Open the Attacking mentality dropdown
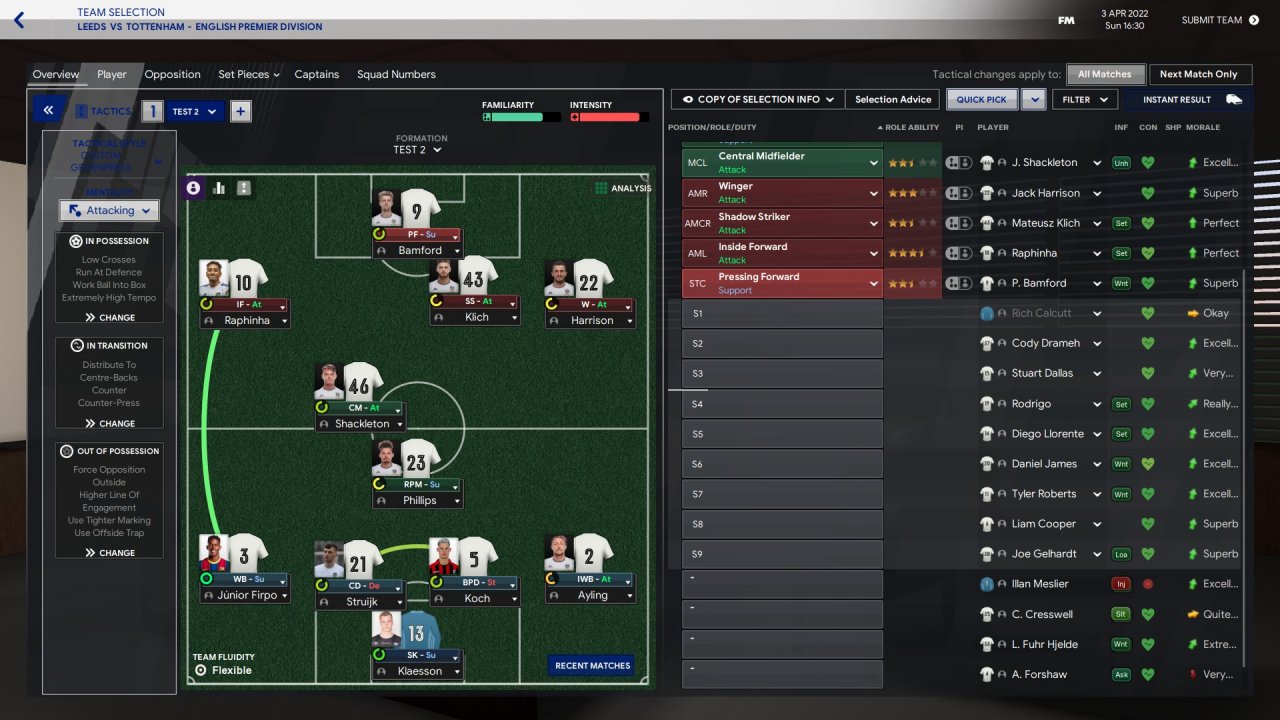 [109, 211]
